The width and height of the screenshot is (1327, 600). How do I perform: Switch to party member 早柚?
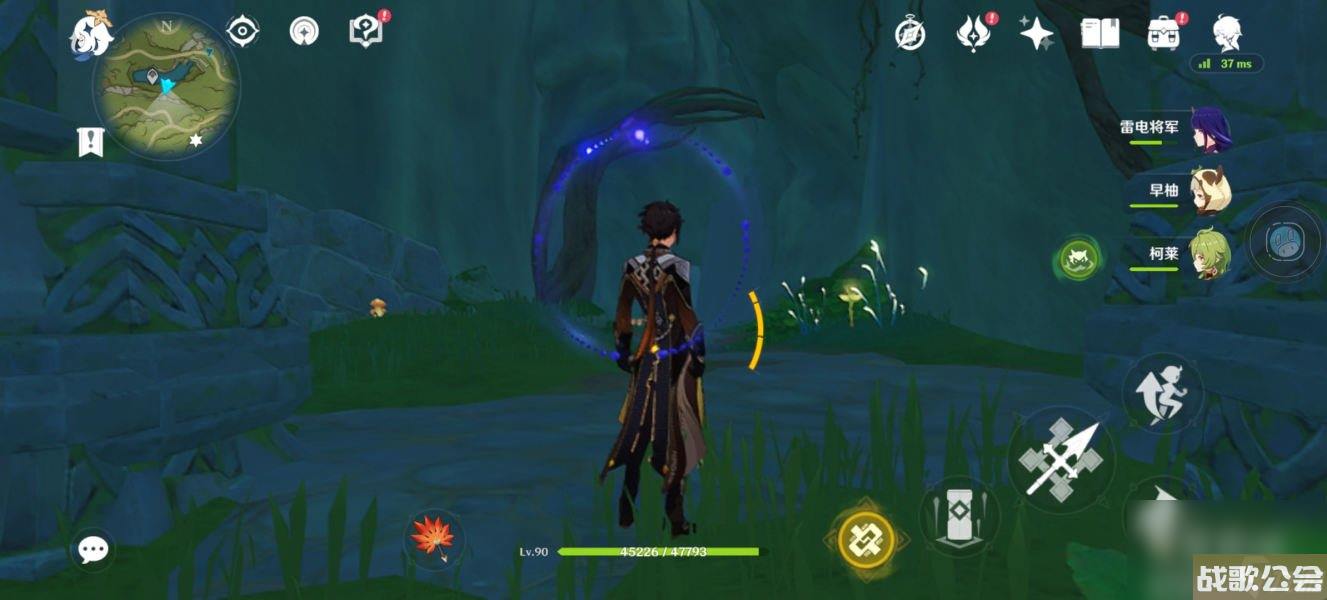1211,193
